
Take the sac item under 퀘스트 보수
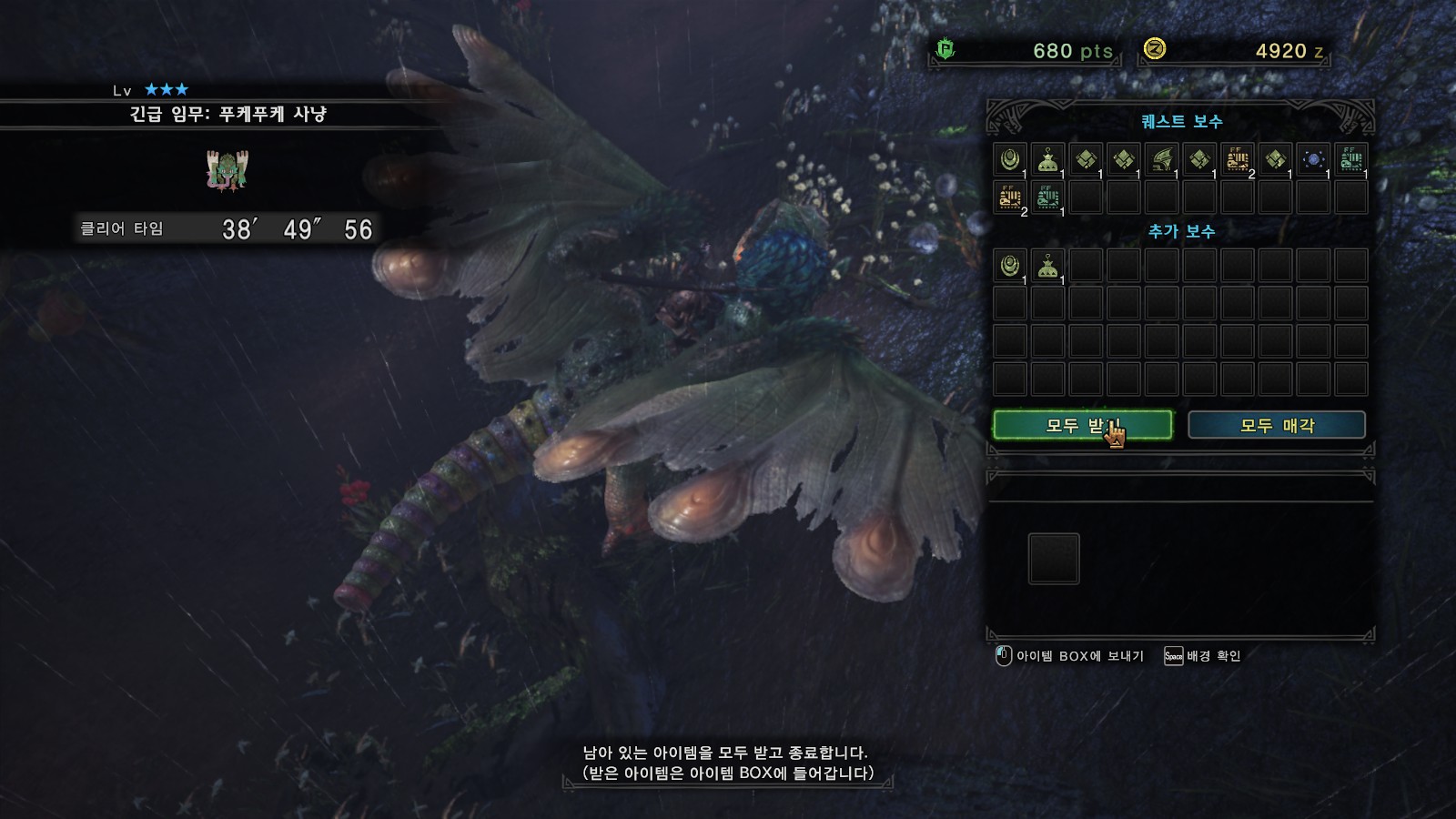click(x=1047, y=159)
